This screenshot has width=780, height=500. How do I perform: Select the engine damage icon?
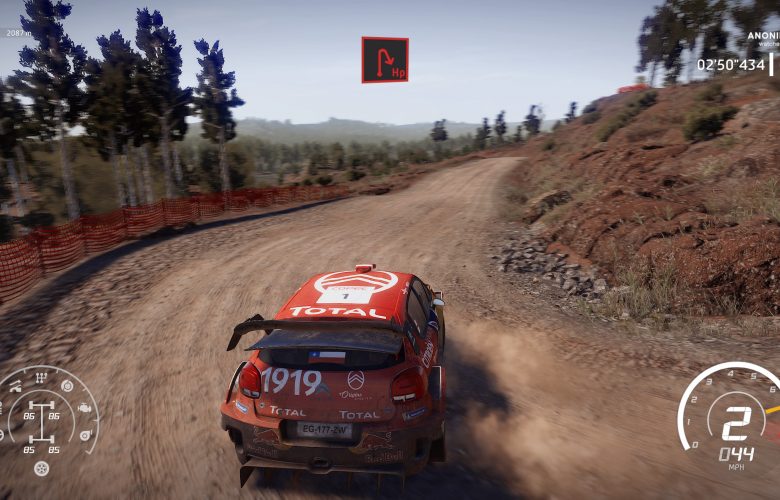[x=83, y=408]
